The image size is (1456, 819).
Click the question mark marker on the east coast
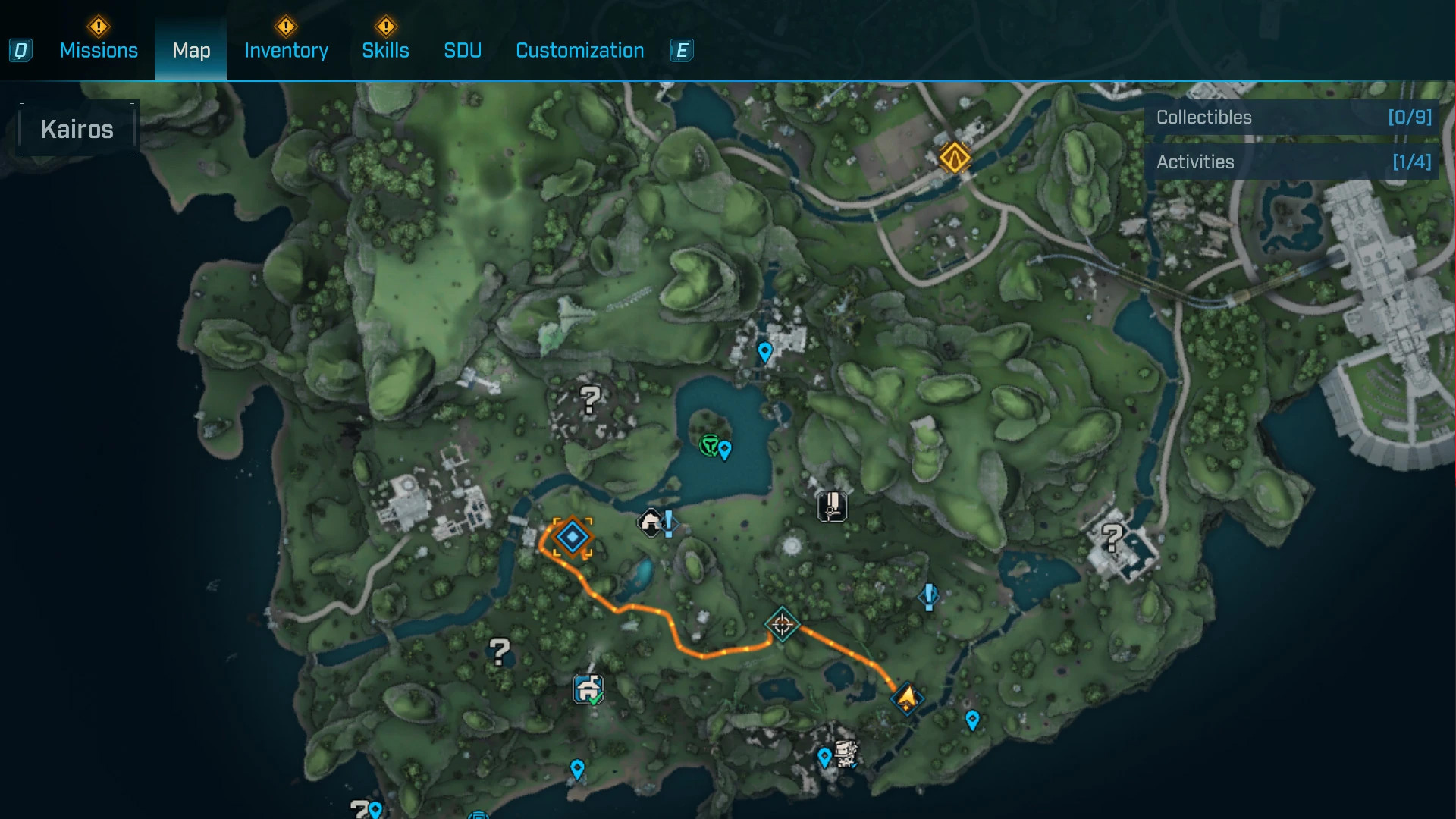1112,538
